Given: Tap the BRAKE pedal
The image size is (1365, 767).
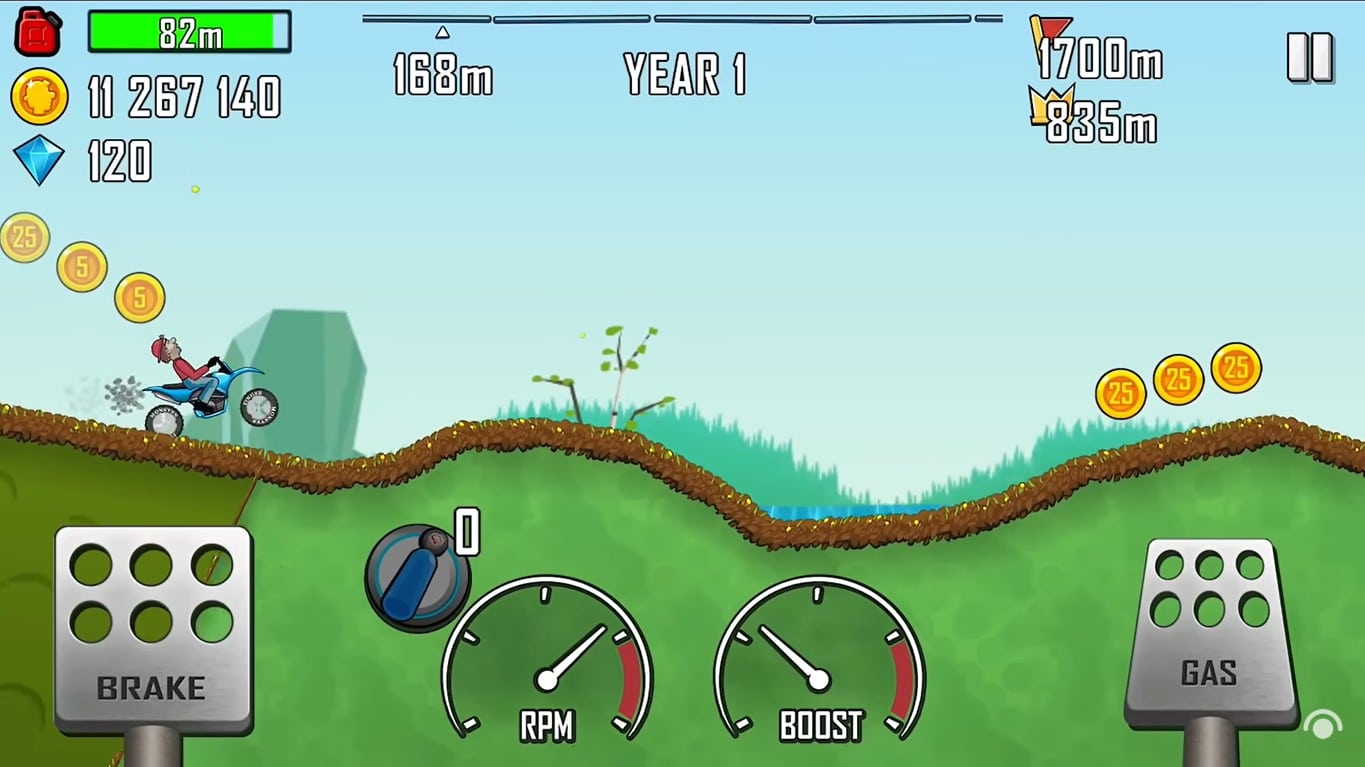Looking at the screenshot, I should pos(152,629).
